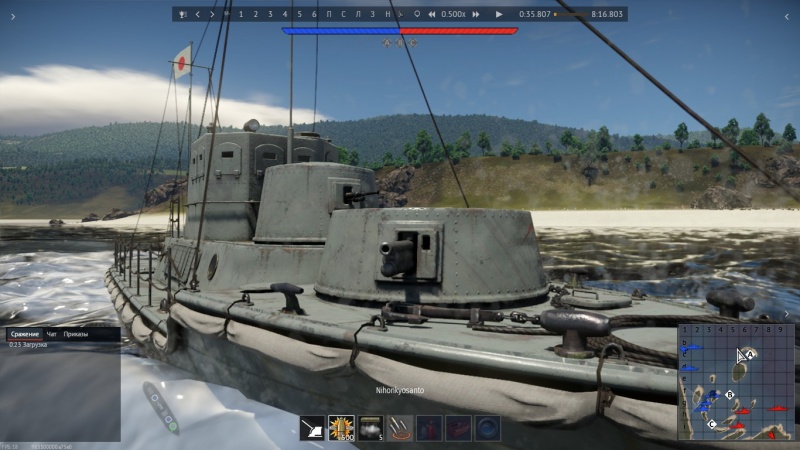Select the main gun turret icon
Viewport: 800px width, 450px height.
tap(313, 428)
